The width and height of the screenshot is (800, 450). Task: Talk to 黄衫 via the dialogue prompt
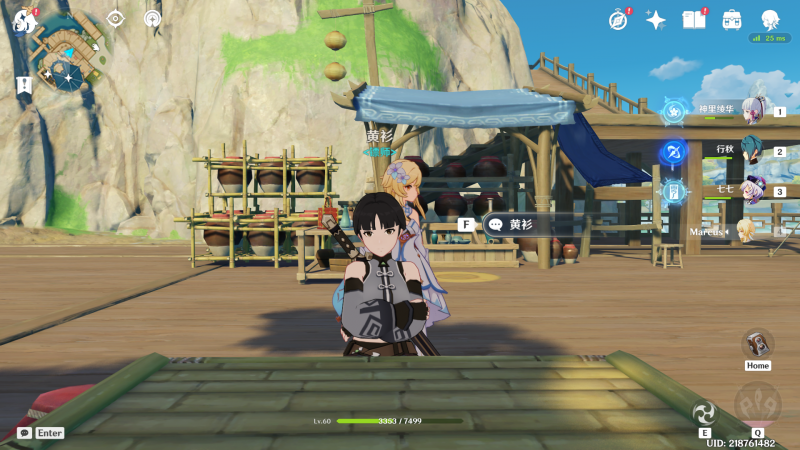click(520, 225)
